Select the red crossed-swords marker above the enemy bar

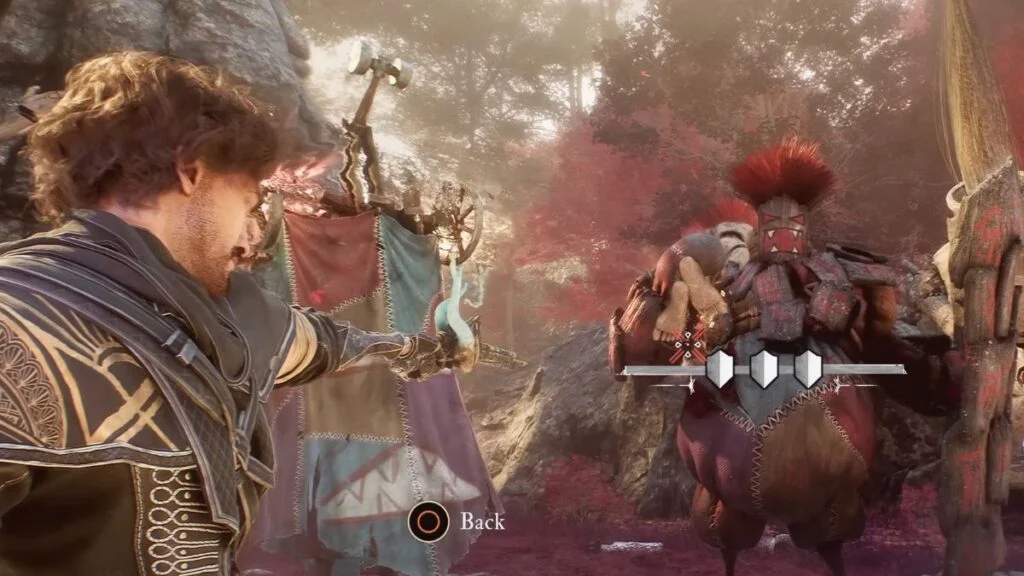point(689,346)
